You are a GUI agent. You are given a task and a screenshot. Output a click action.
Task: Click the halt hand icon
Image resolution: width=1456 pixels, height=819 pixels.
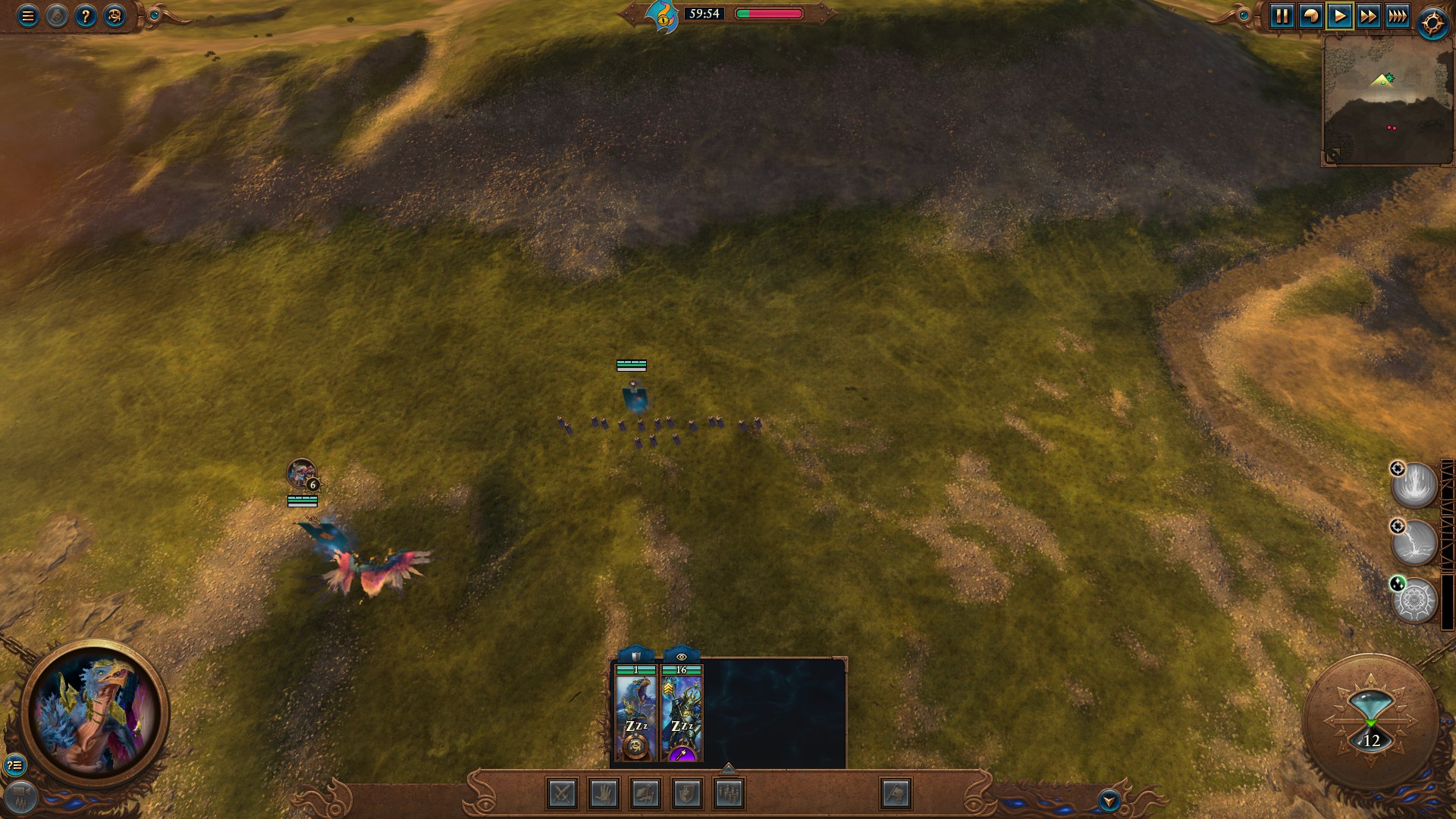click(603, 795)
